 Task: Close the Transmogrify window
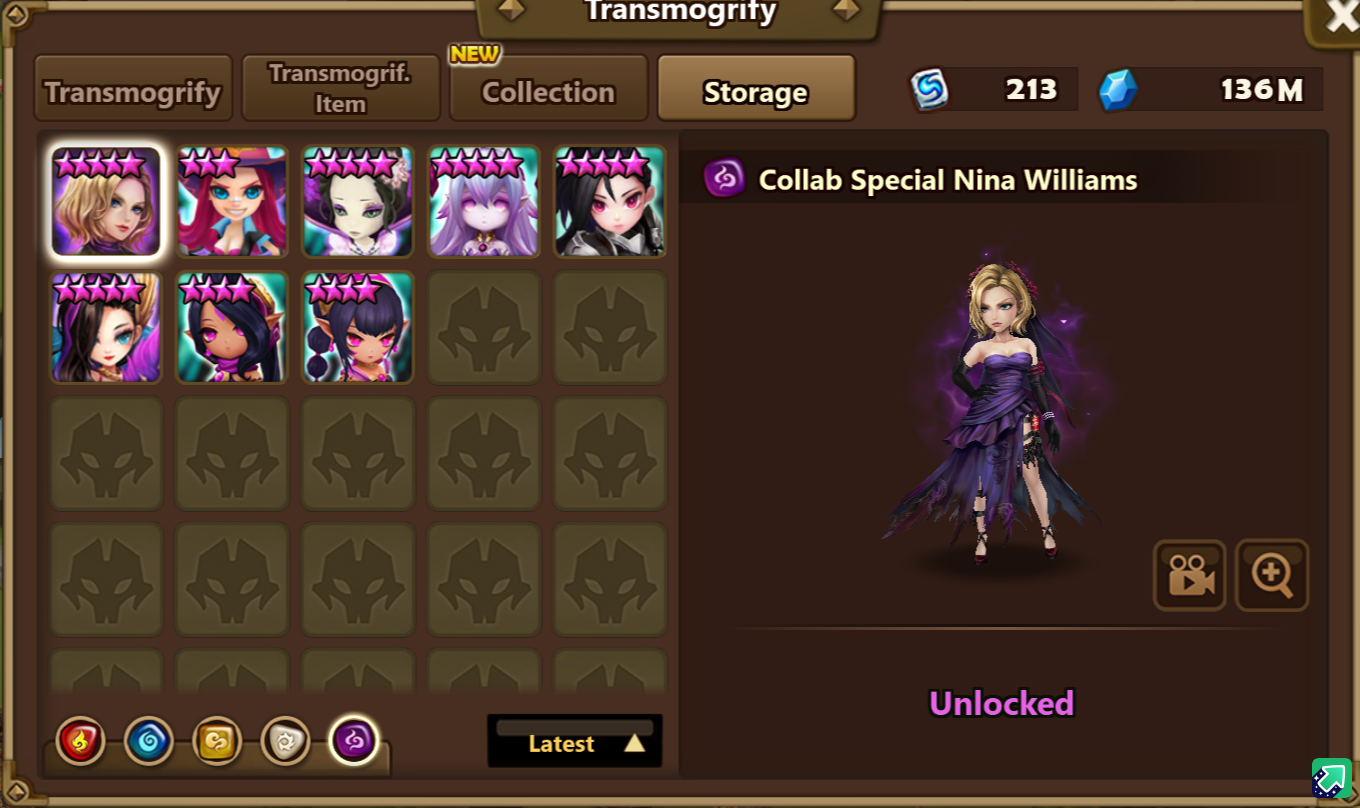click(1340, 17)
